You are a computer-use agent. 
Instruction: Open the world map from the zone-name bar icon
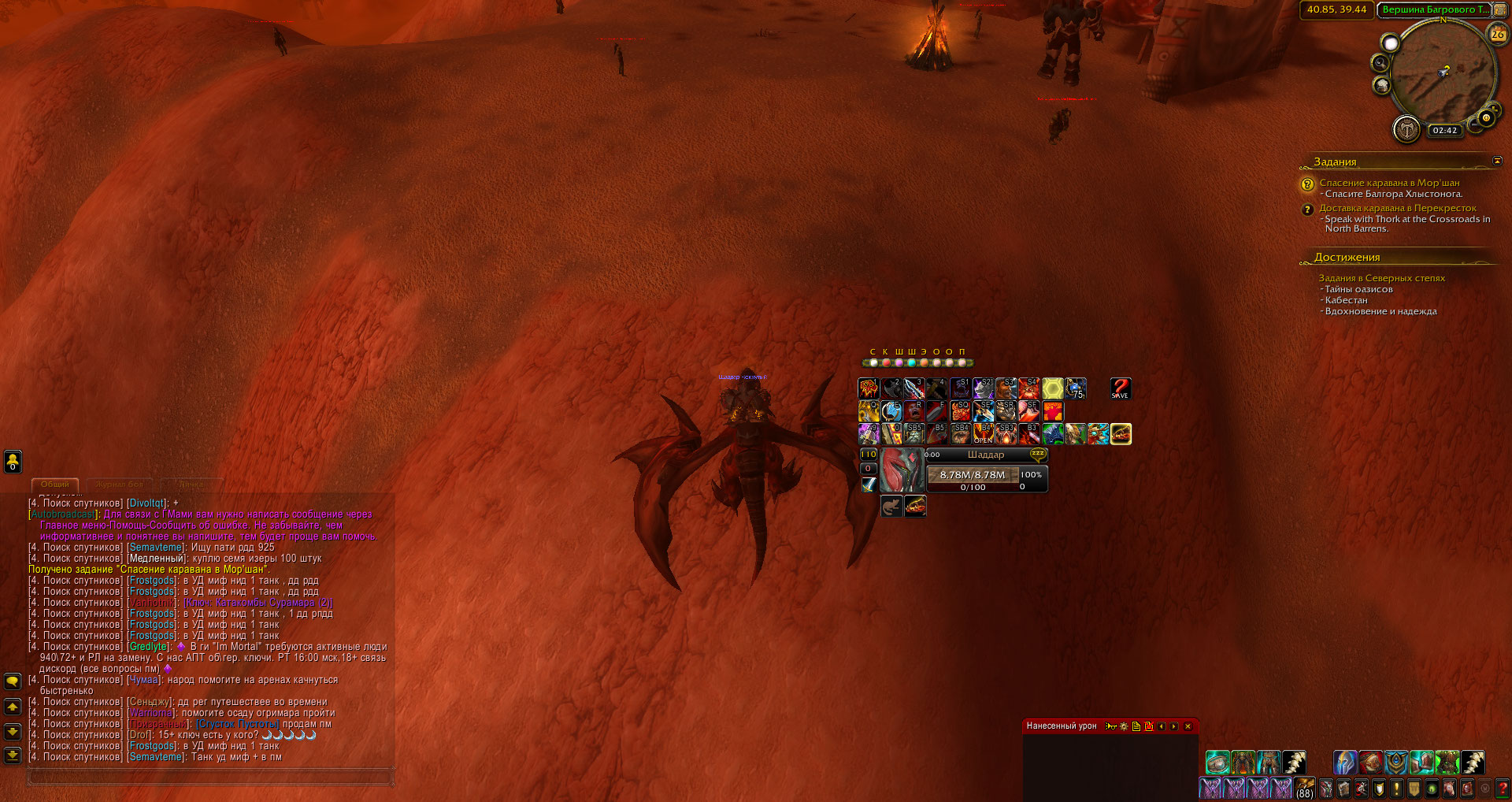pyautogui.click(x=1500, y=9)
